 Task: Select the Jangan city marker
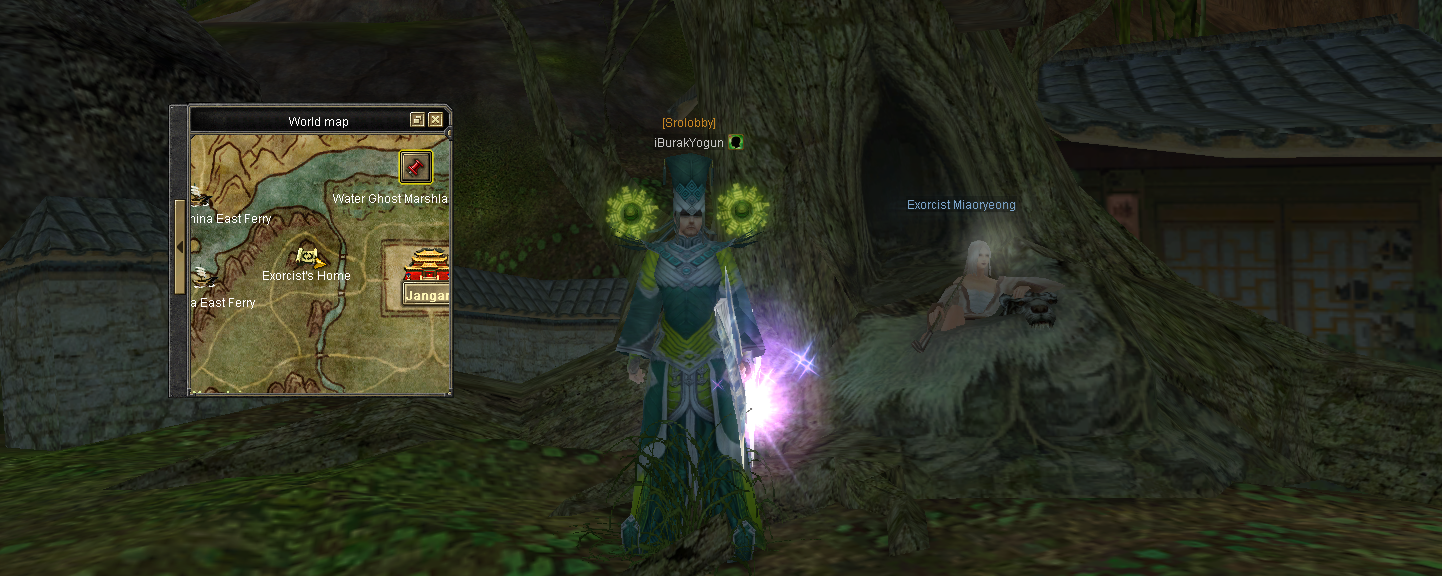(428, 266)
